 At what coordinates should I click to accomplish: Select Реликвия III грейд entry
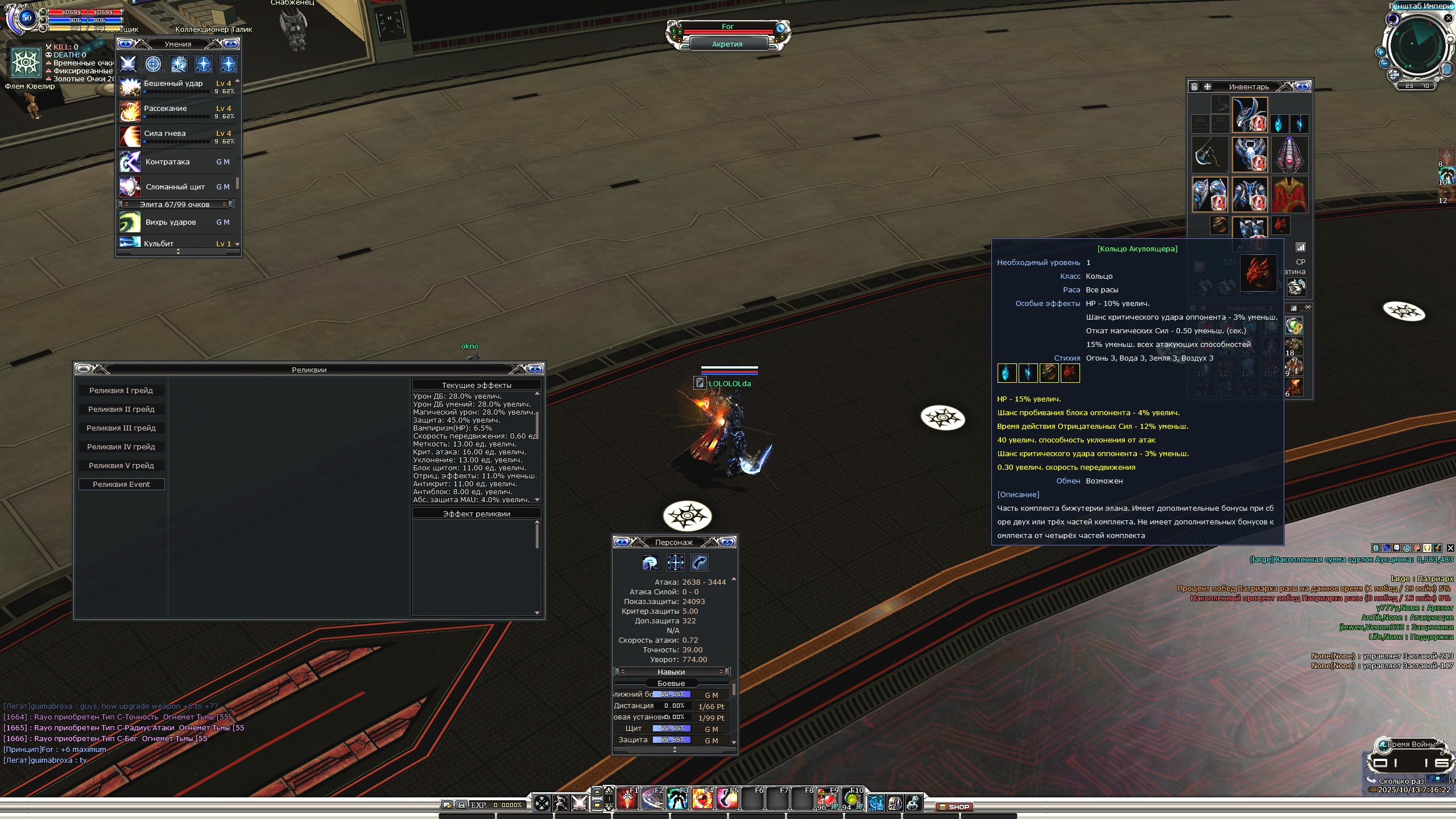[x=121, y=428]
